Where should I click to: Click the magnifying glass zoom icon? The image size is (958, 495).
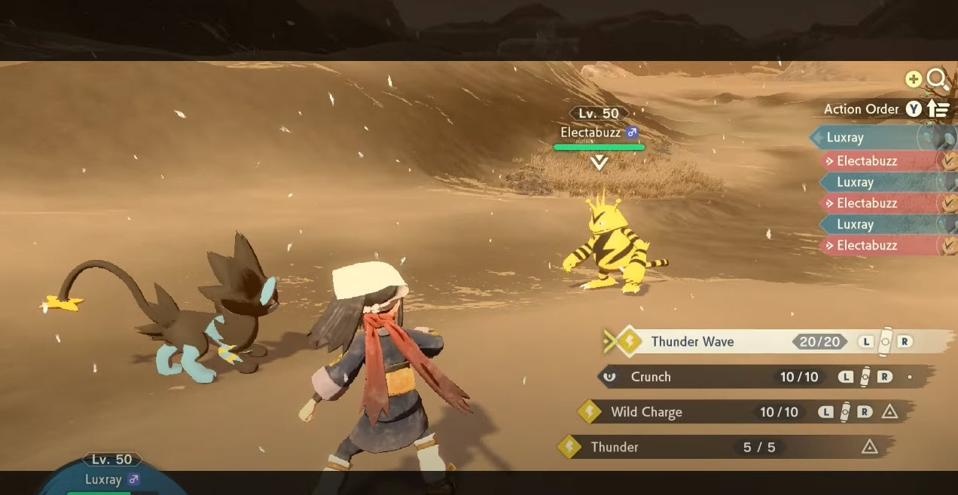point(937,79)
